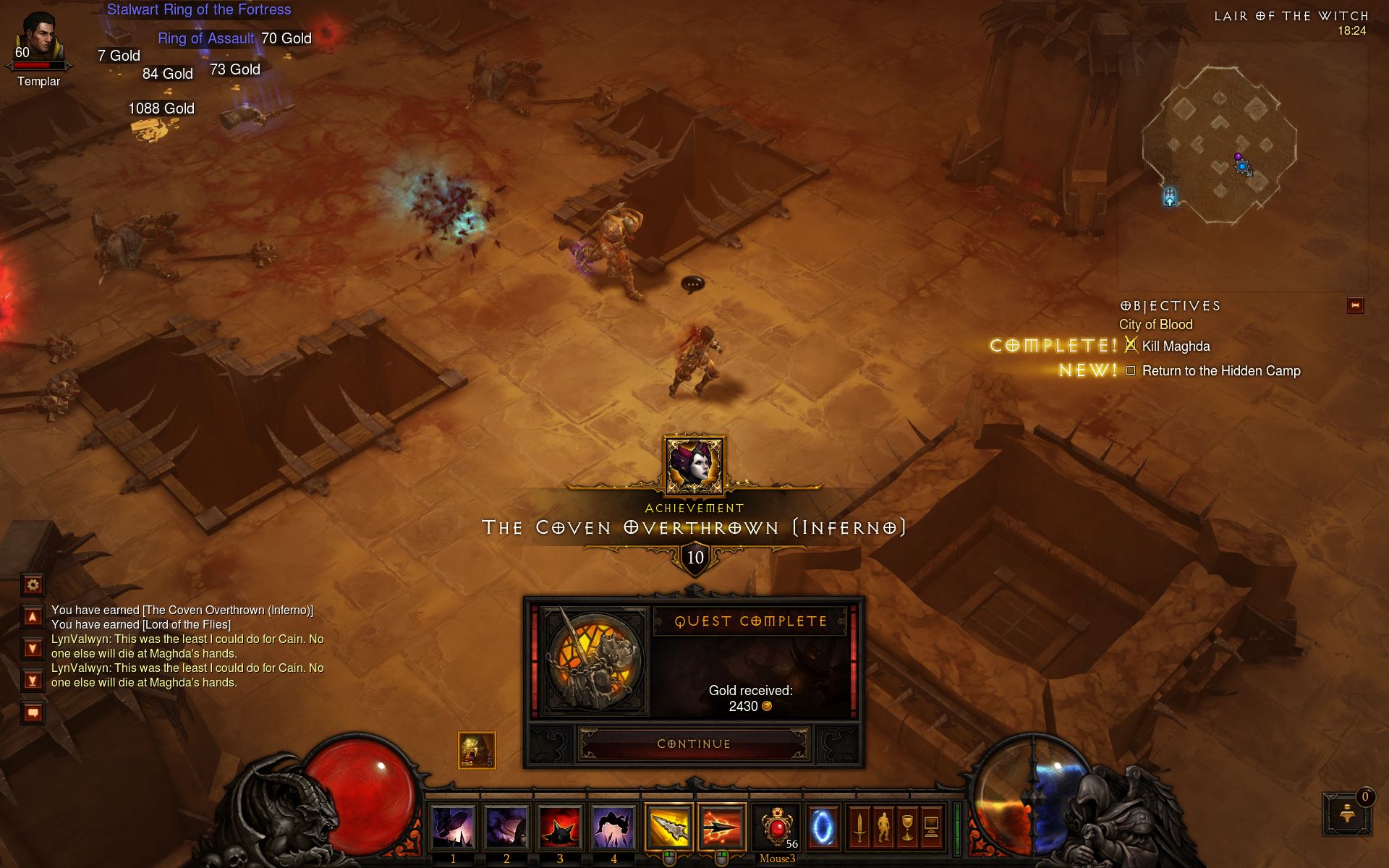The image size is (1389, 868).
Task: Click the chat scroll-down arrow button
Action: (x=33, y=648)
